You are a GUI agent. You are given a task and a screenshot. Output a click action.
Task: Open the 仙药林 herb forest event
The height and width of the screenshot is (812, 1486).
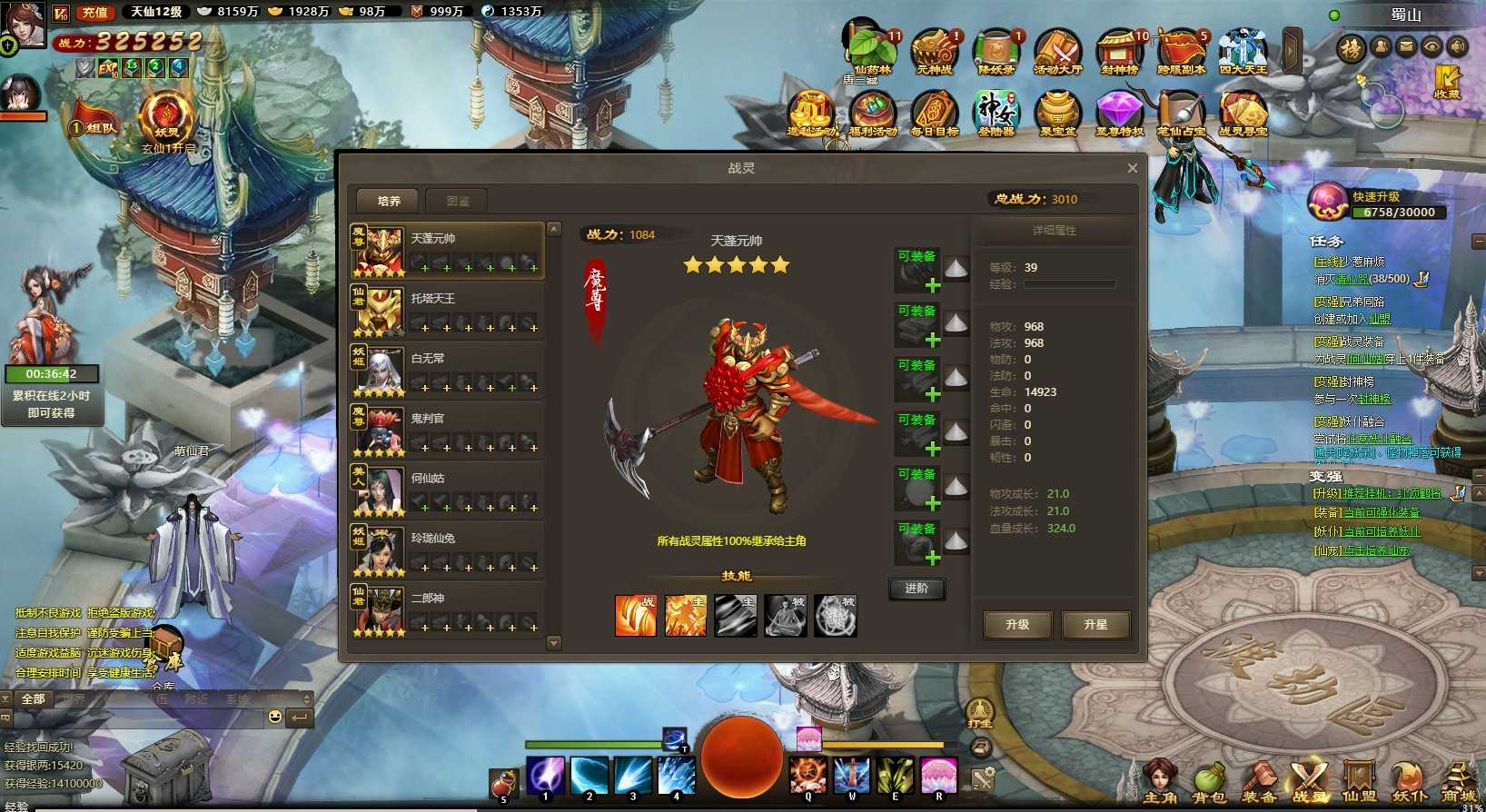click(872, 51)
